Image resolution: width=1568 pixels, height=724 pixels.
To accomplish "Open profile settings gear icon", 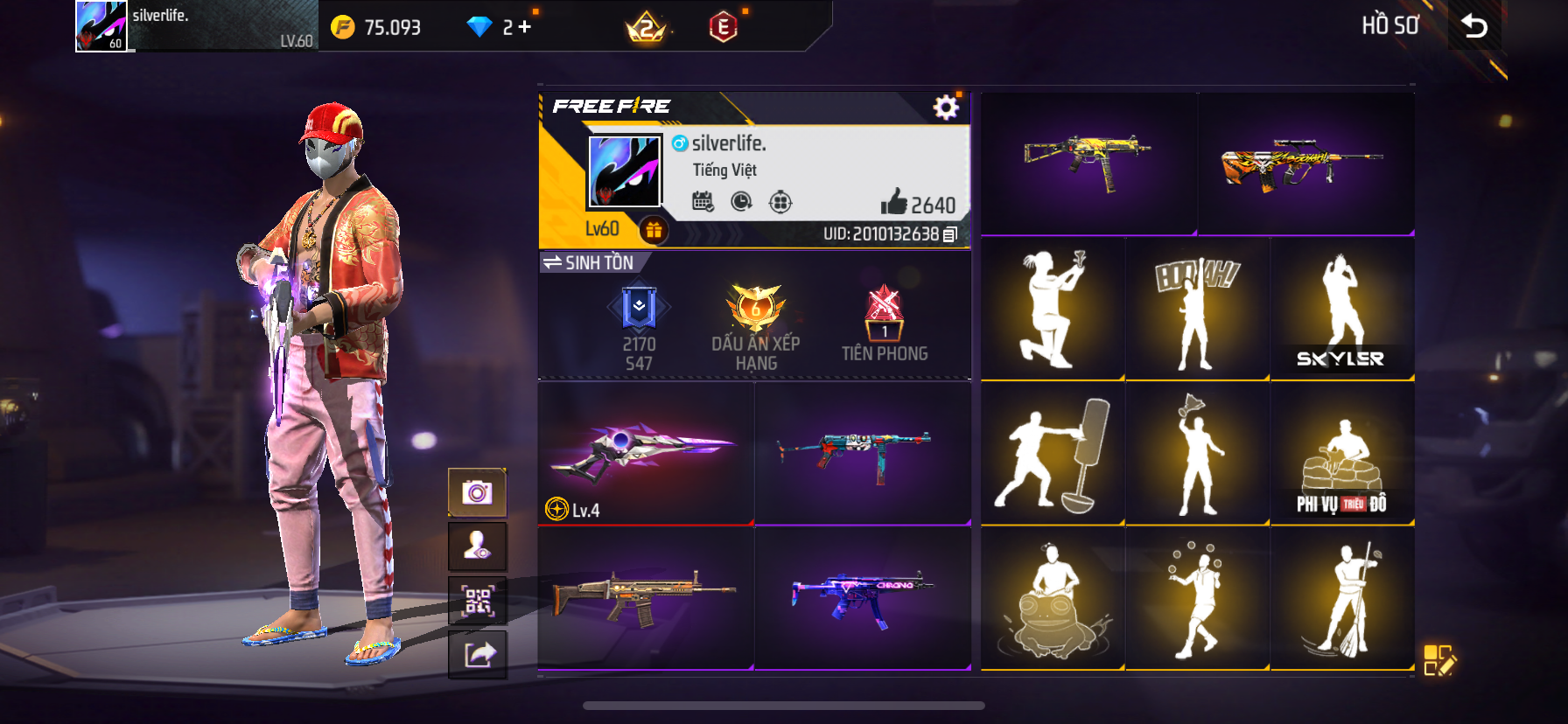I will pyautogui.click(x=946, y=108).
